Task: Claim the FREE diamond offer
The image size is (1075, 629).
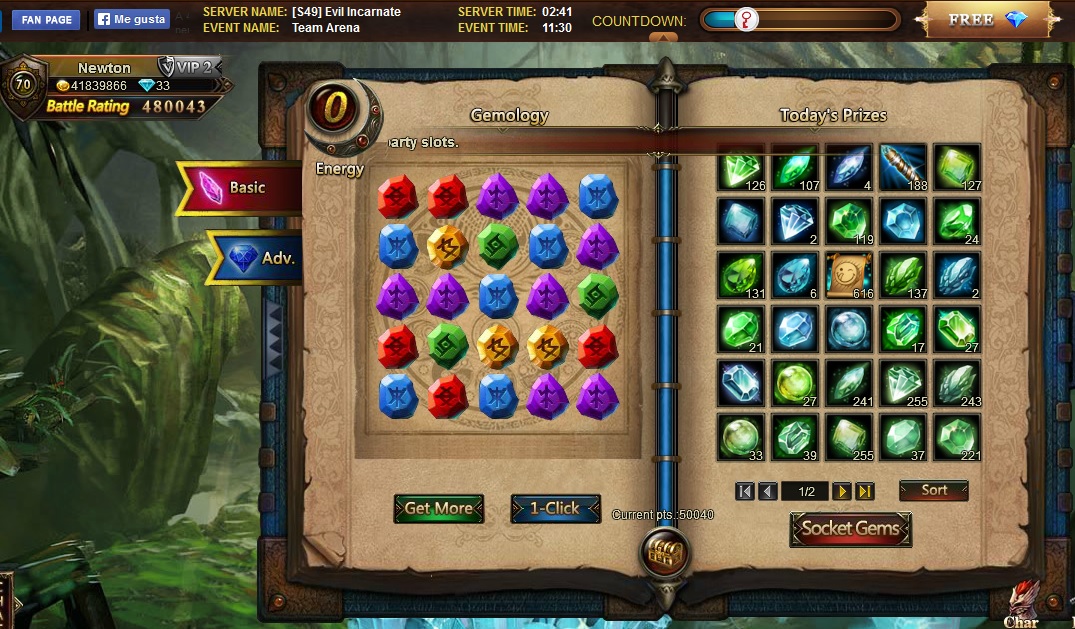Action: [986, 20]
